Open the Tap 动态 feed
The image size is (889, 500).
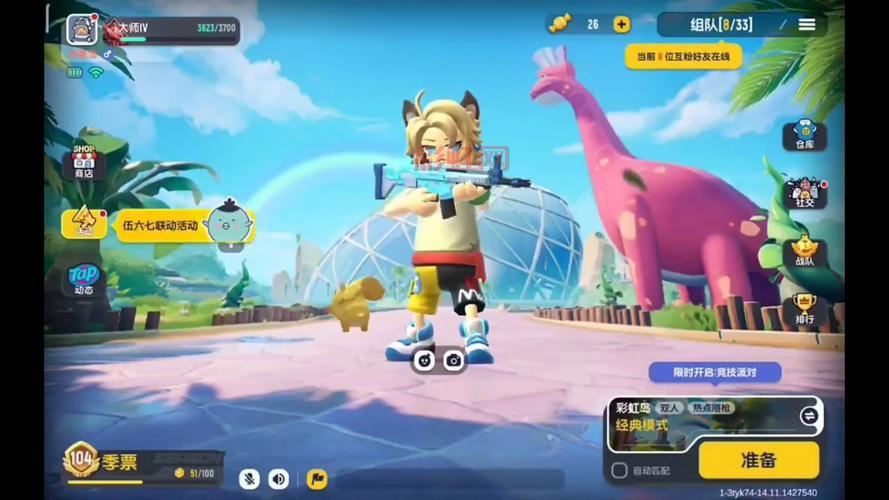[x=84, y=279]
